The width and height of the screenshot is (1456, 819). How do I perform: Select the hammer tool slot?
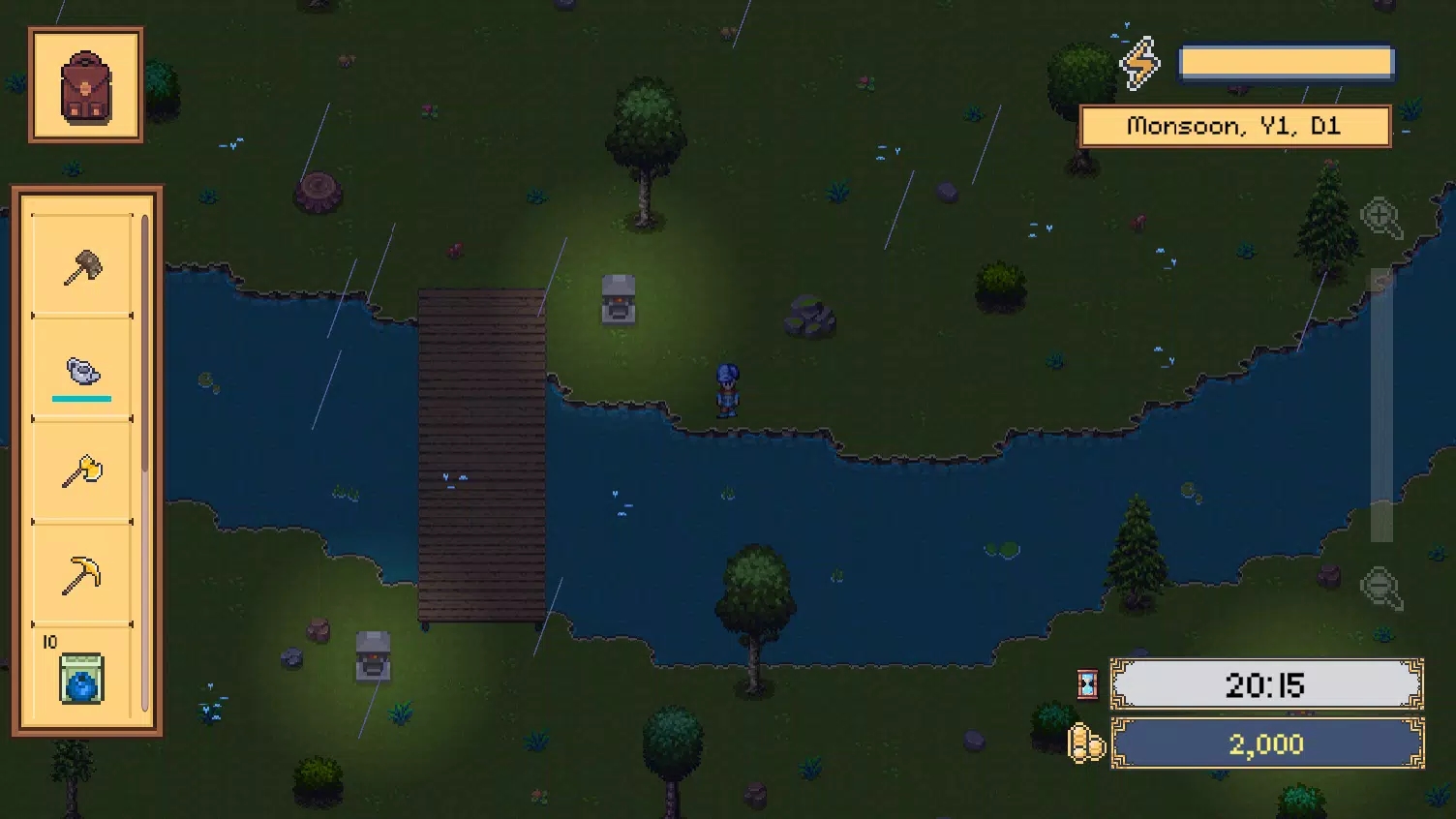82,265
